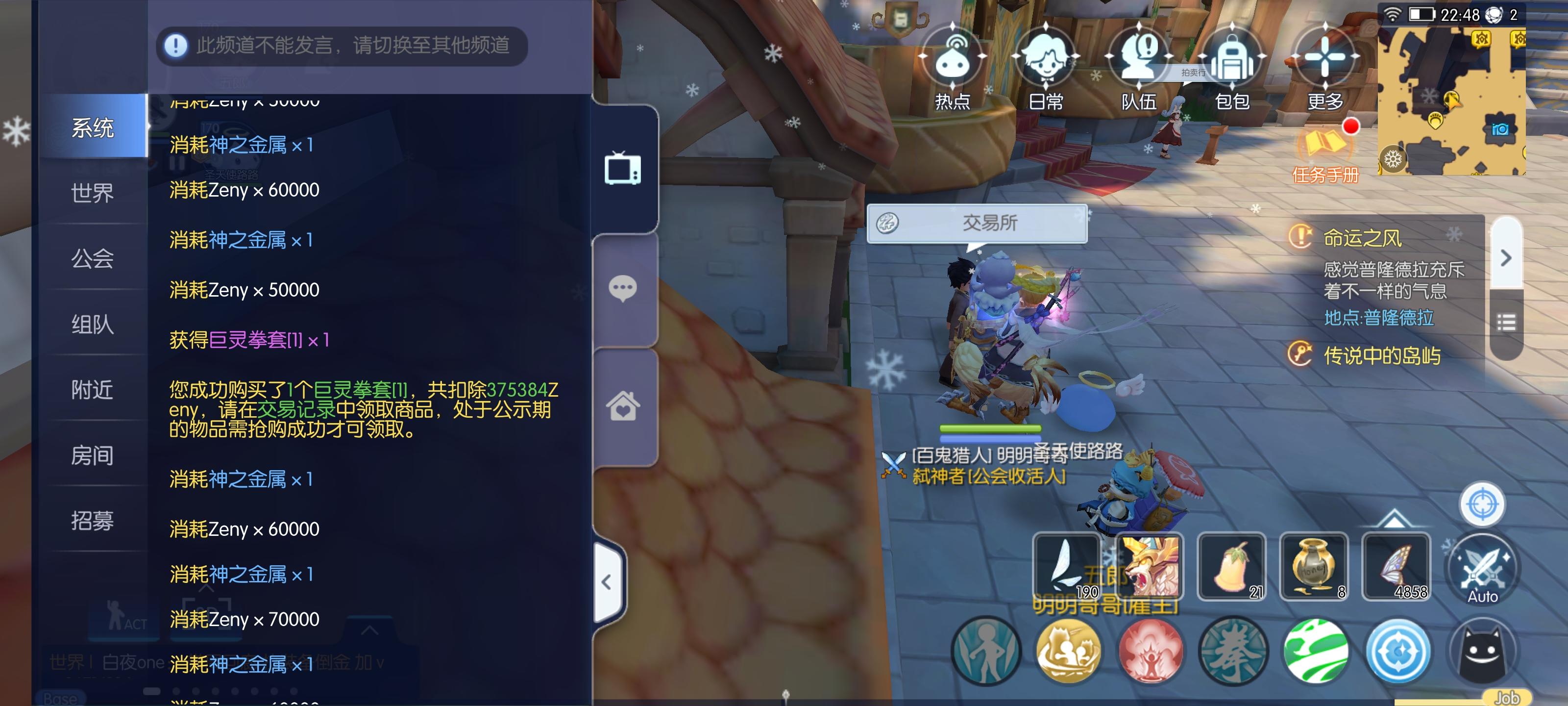
Task: Collapse the chat panel with left arrow
Action: 606,581
